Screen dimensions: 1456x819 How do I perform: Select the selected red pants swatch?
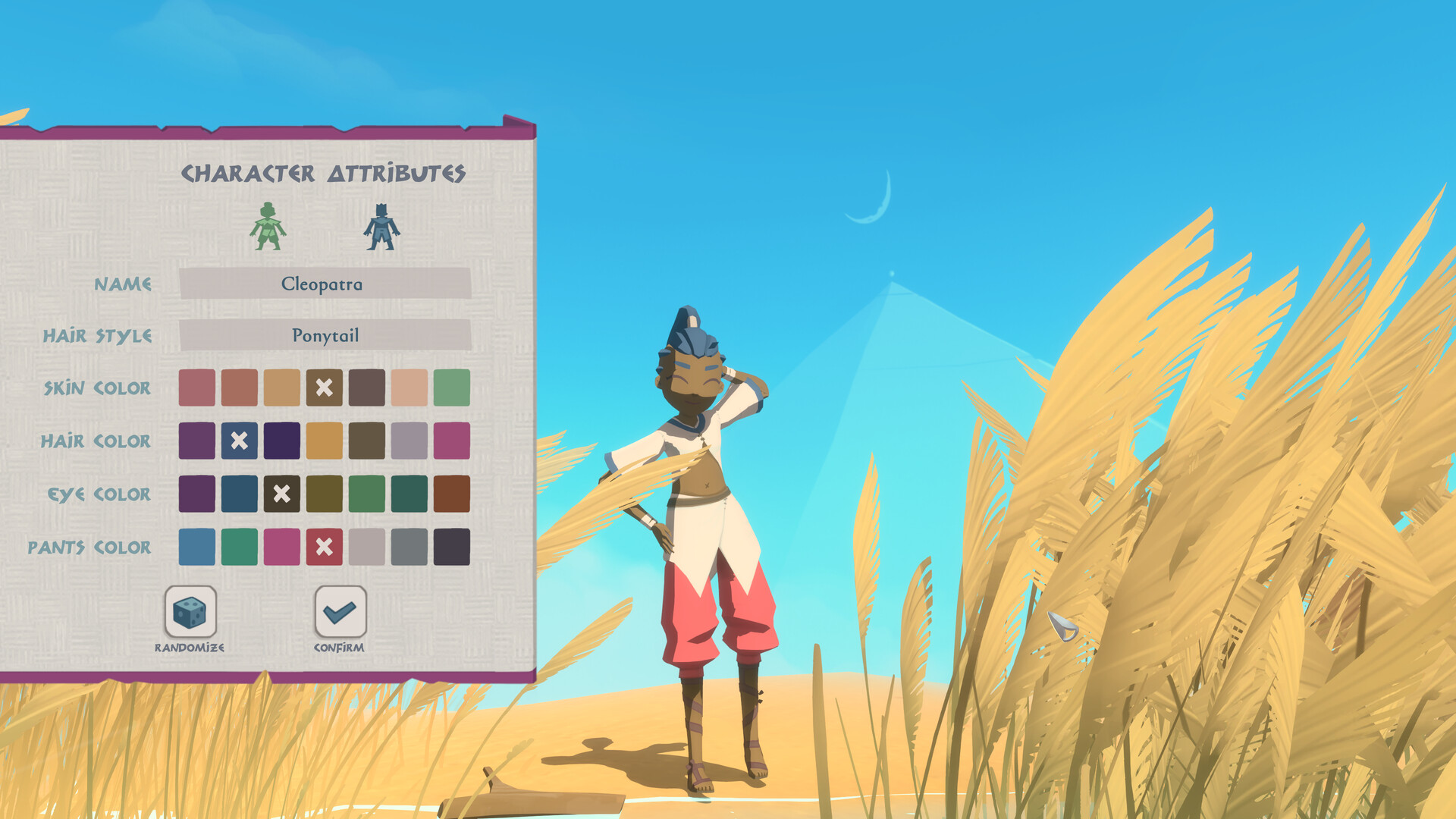pos(325,547)
